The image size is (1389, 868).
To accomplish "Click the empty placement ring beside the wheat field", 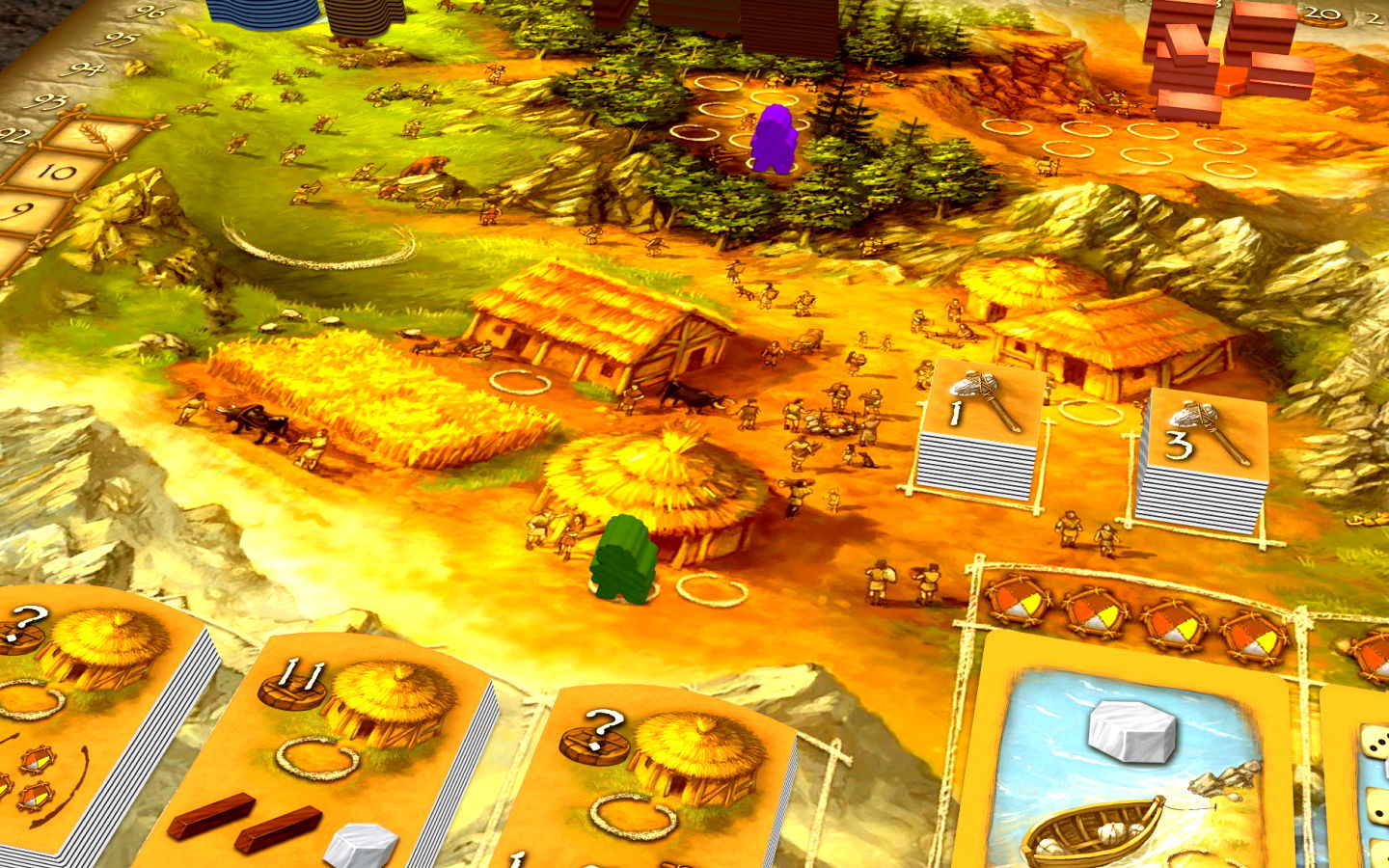I will tap(520, 381).
